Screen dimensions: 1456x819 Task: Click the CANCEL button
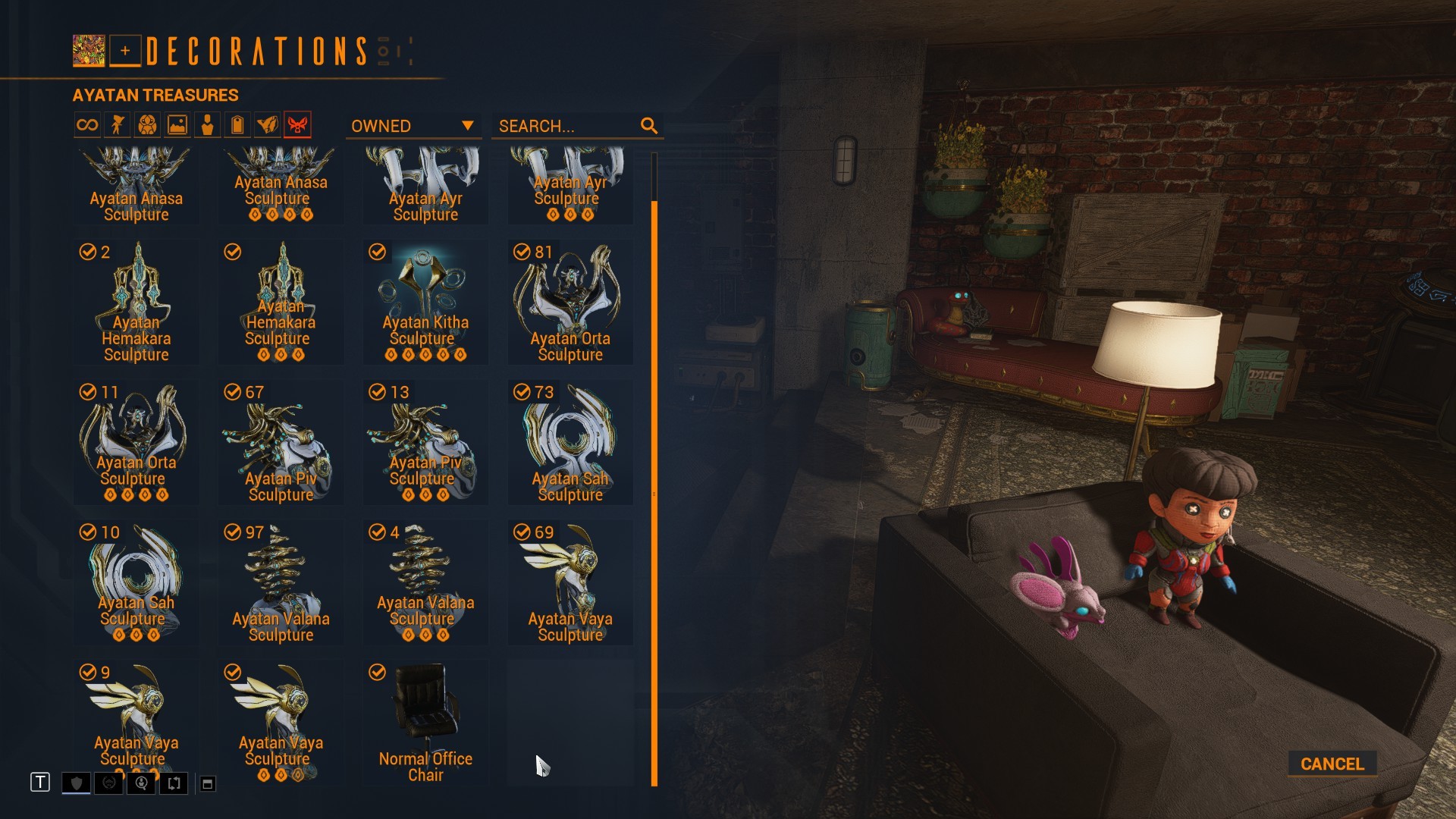point(1332,764)
